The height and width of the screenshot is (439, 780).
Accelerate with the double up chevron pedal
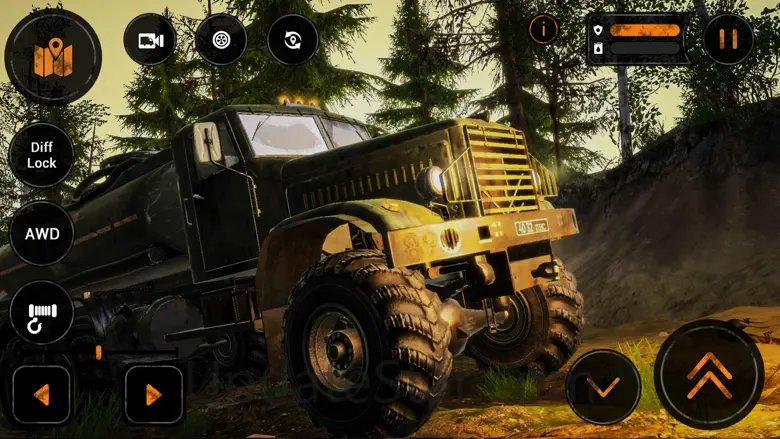[x=709, y=374]
